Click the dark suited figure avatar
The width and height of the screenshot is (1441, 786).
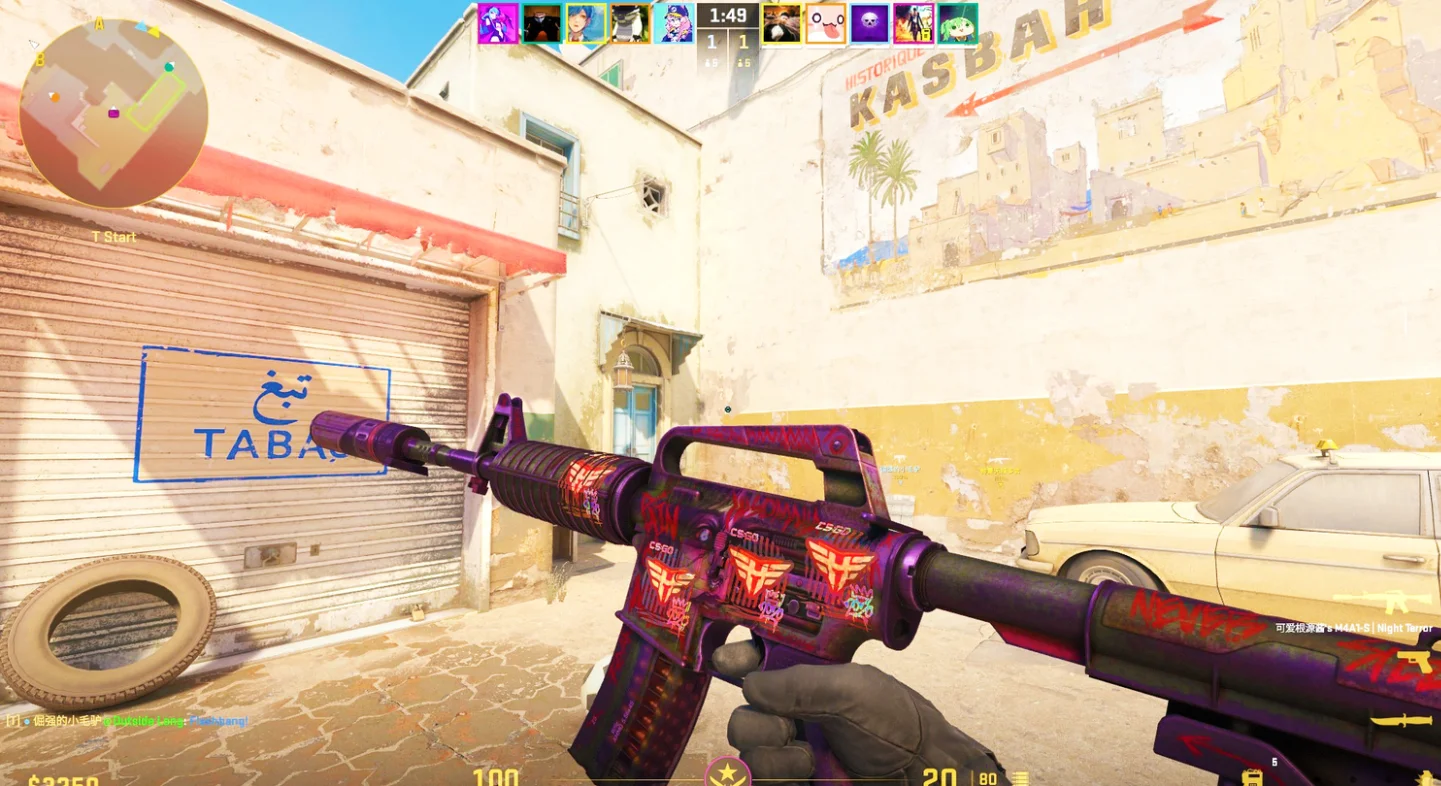542,23
